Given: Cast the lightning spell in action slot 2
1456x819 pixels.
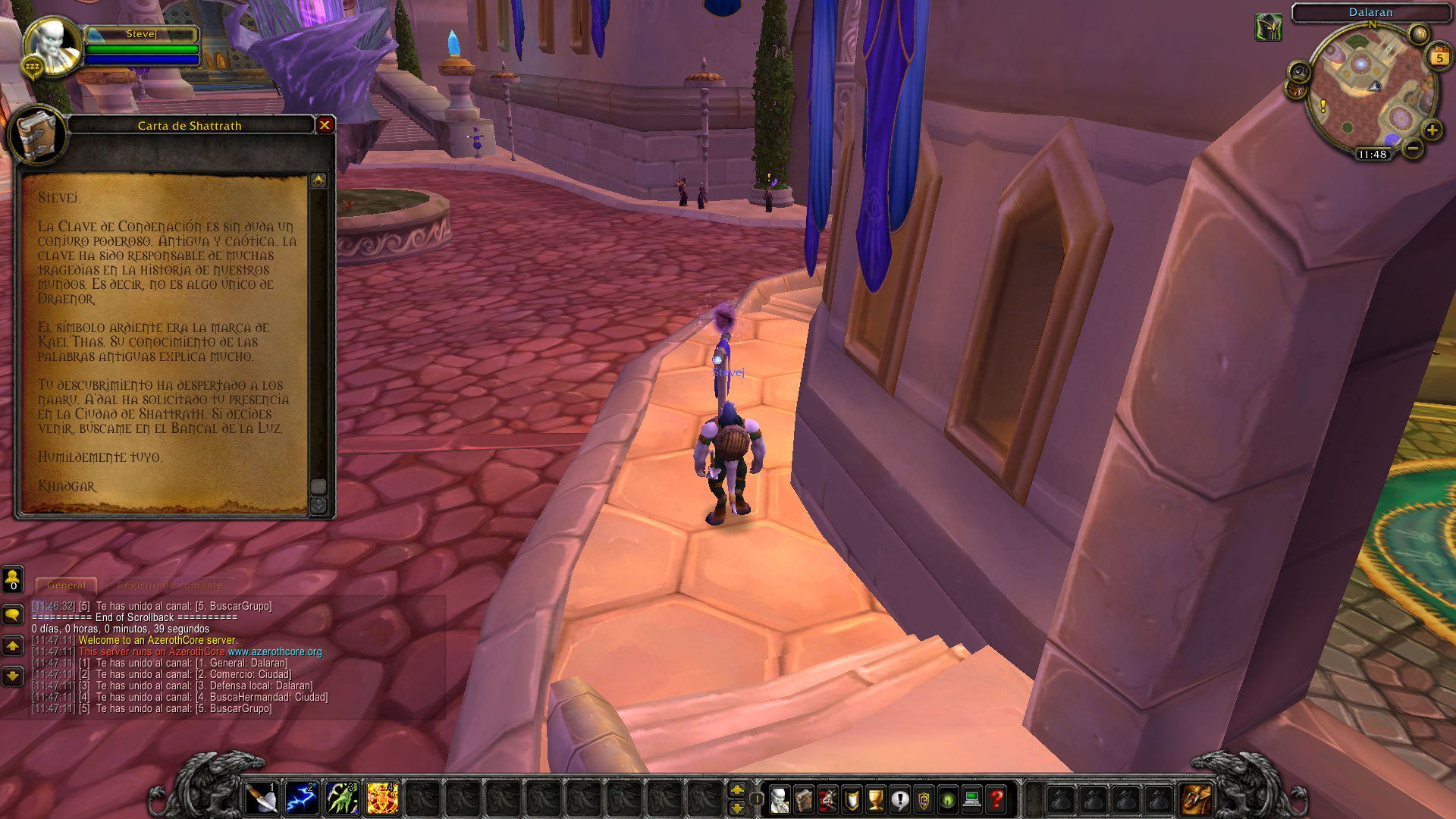Looking at the screenshot, I should (x=303, y=798).
